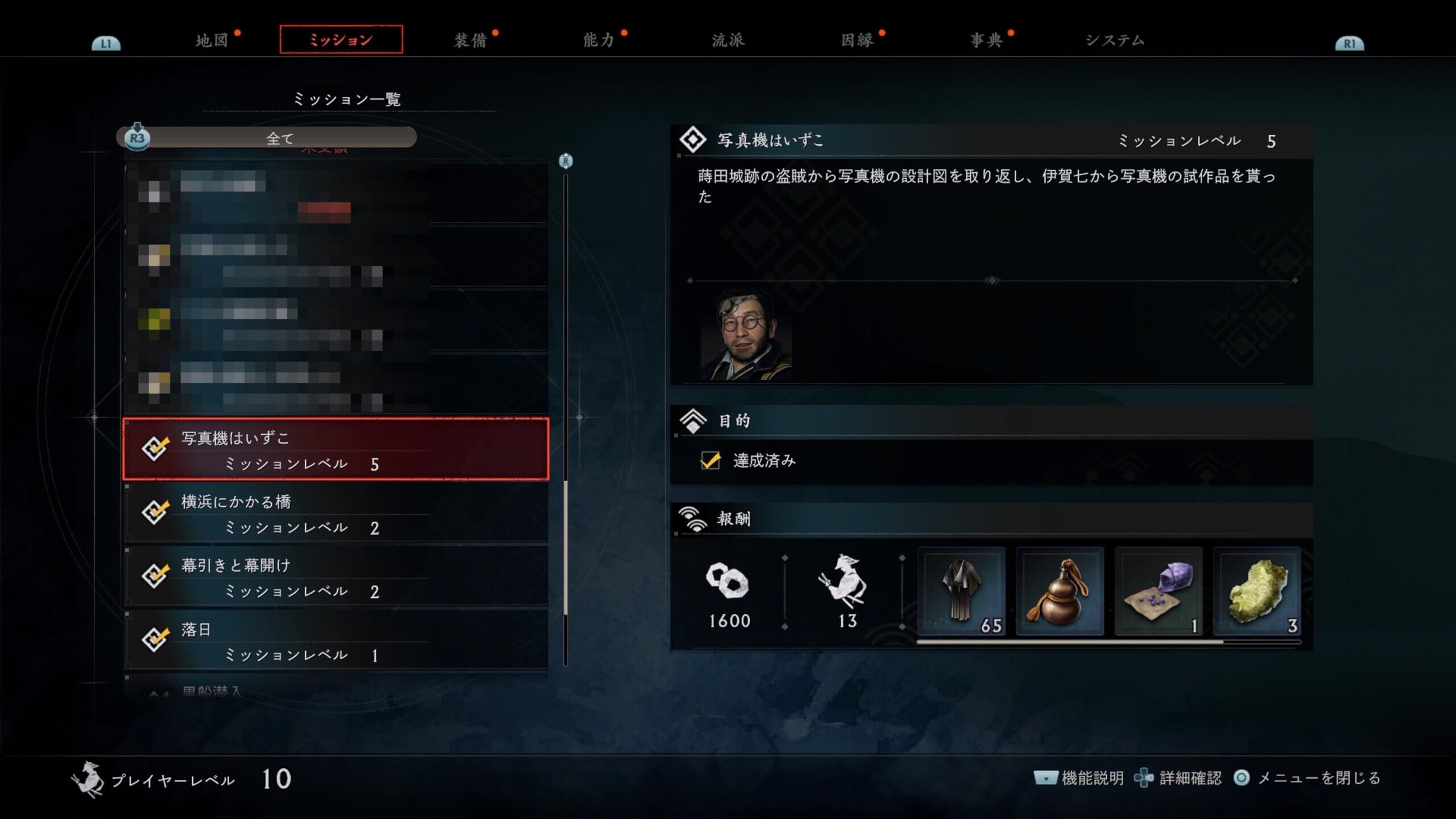Switch to the 装備 tab

[470, 40]
